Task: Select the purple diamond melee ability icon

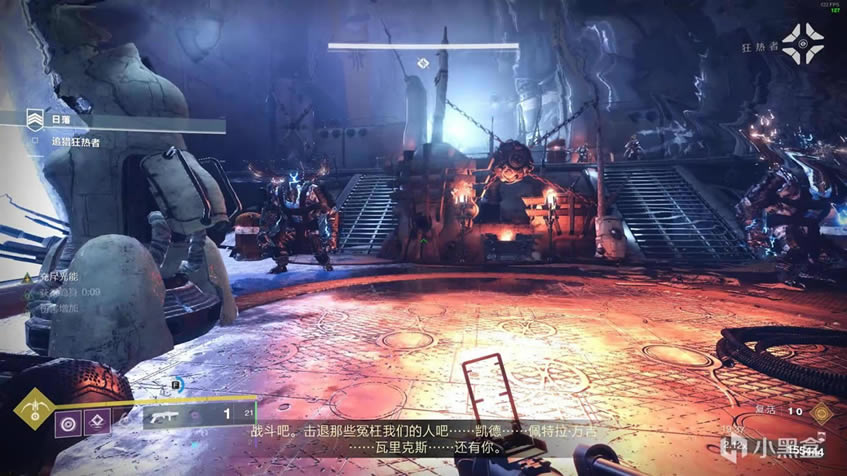Action: 97,421
